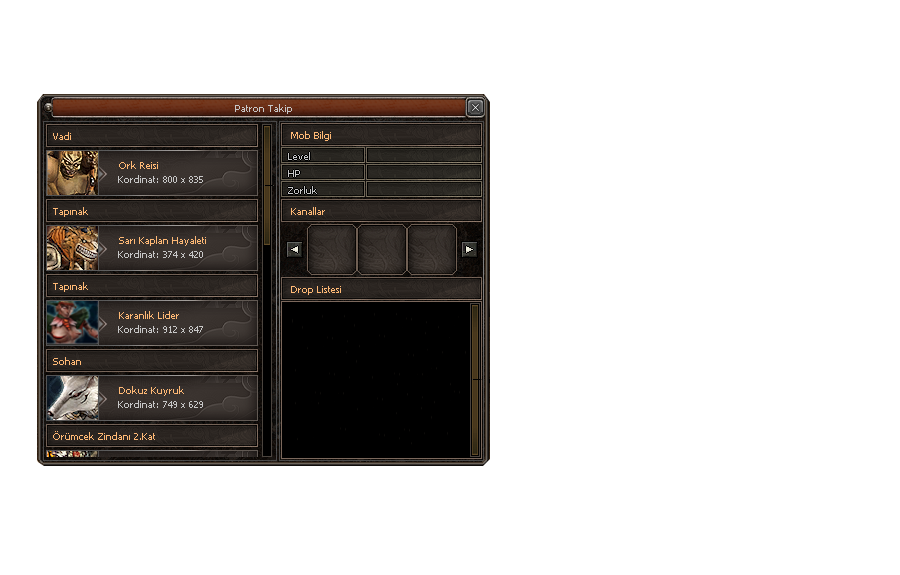Pick the Dokuz Kuyruk boss row
The height and width of the screenshot is (575, 900).
[x=175, y=398]
